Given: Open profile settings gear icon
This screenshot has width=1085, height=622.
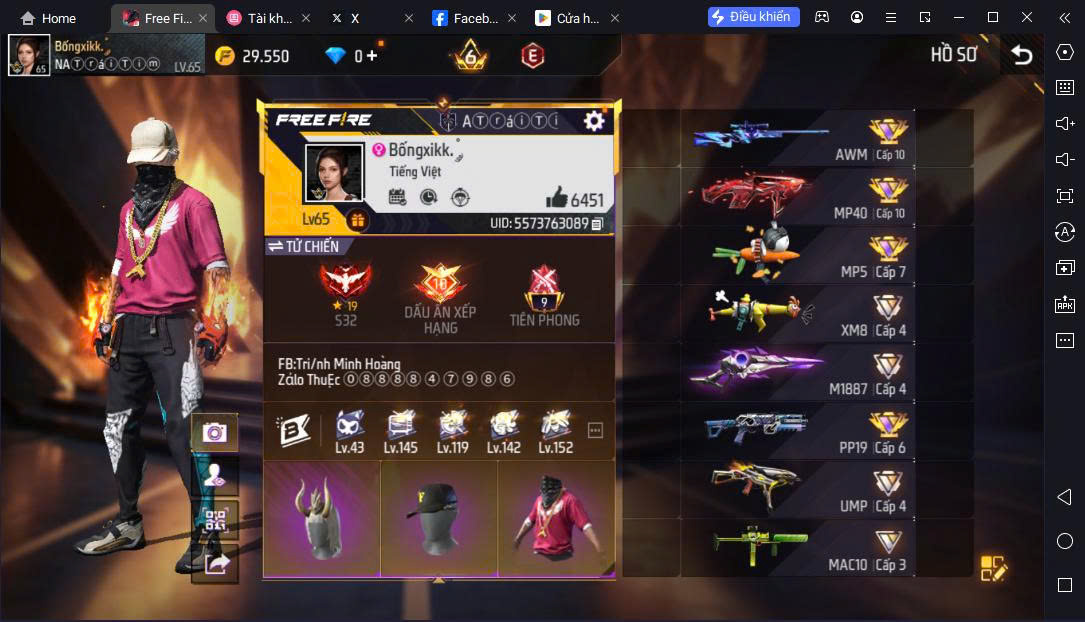Looking at the screenshot, I should (594, 121).
